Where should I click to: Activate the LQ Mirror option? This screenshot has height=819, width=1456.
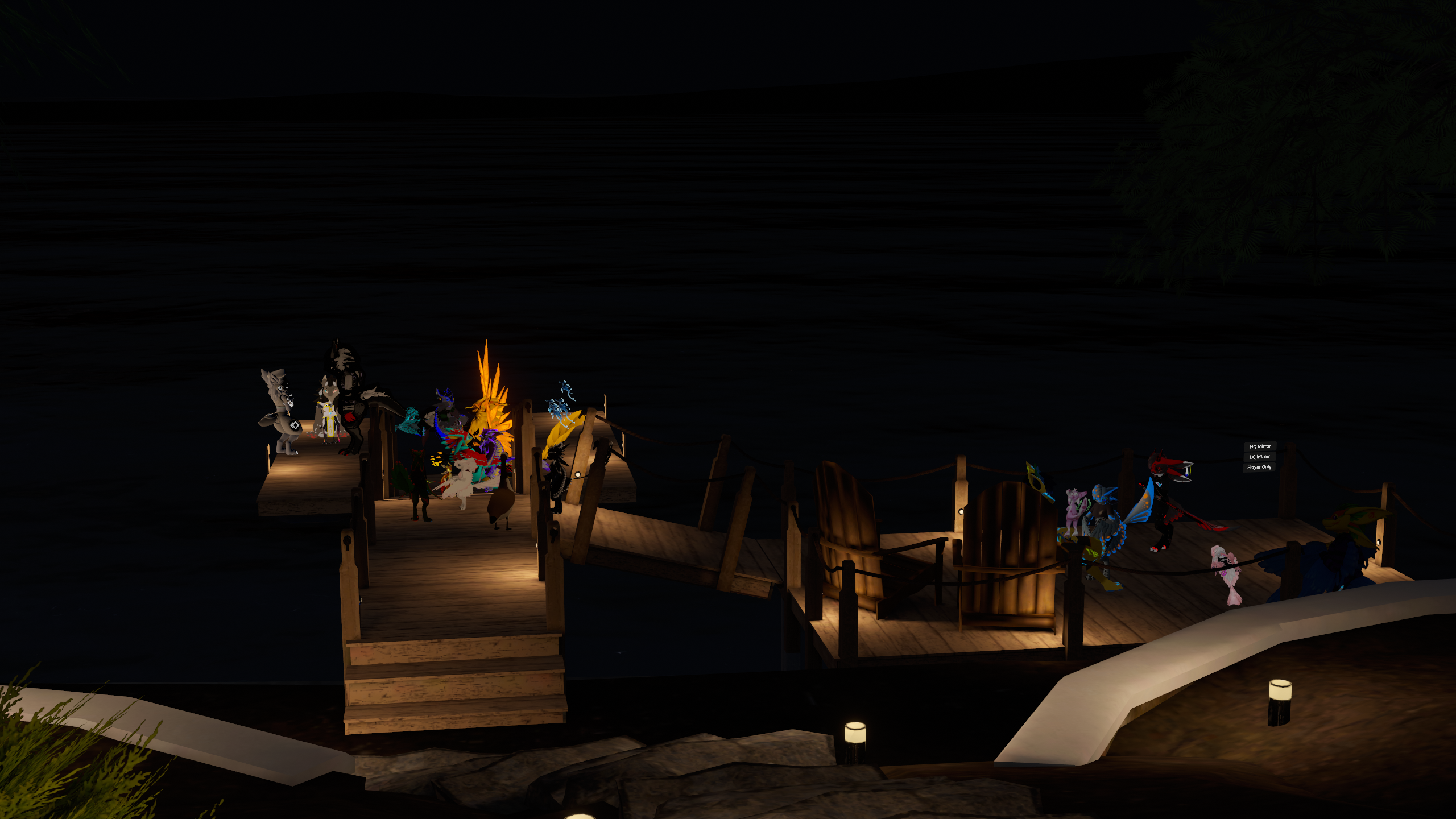[x=1259, y=457]
